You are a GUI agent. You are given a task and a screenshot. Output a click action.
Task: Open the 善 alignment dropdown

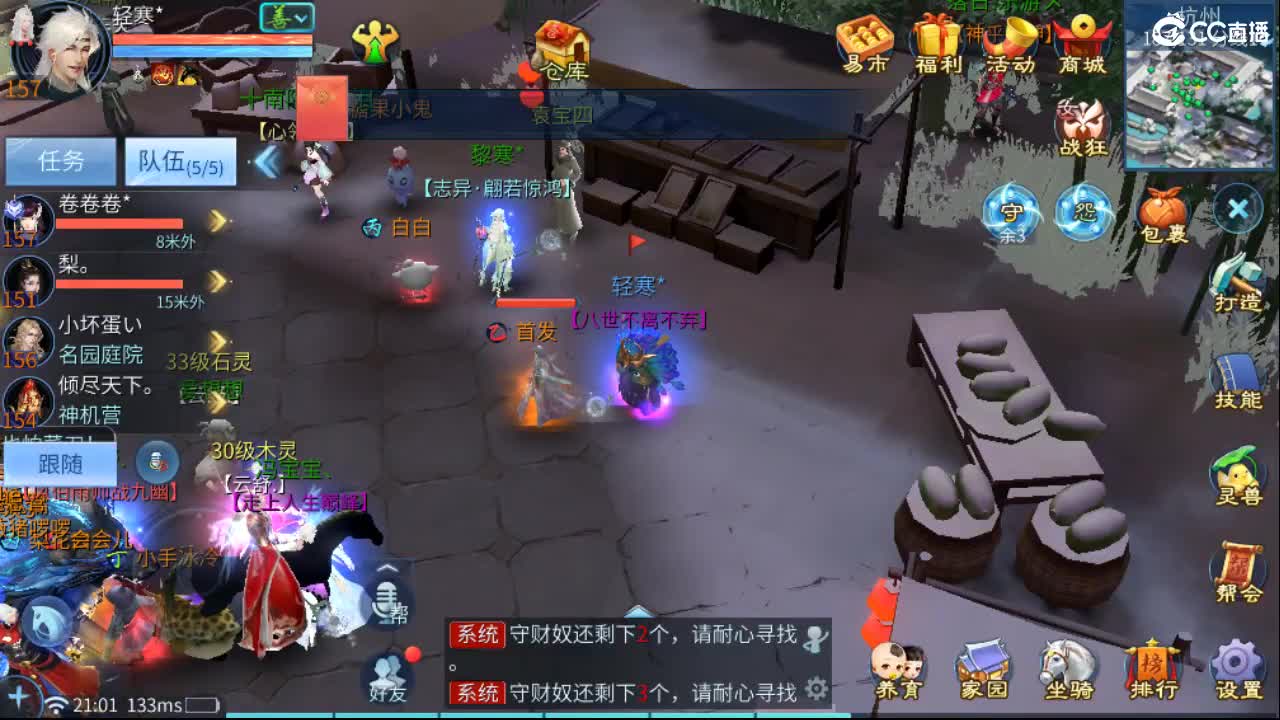[285, 18]
